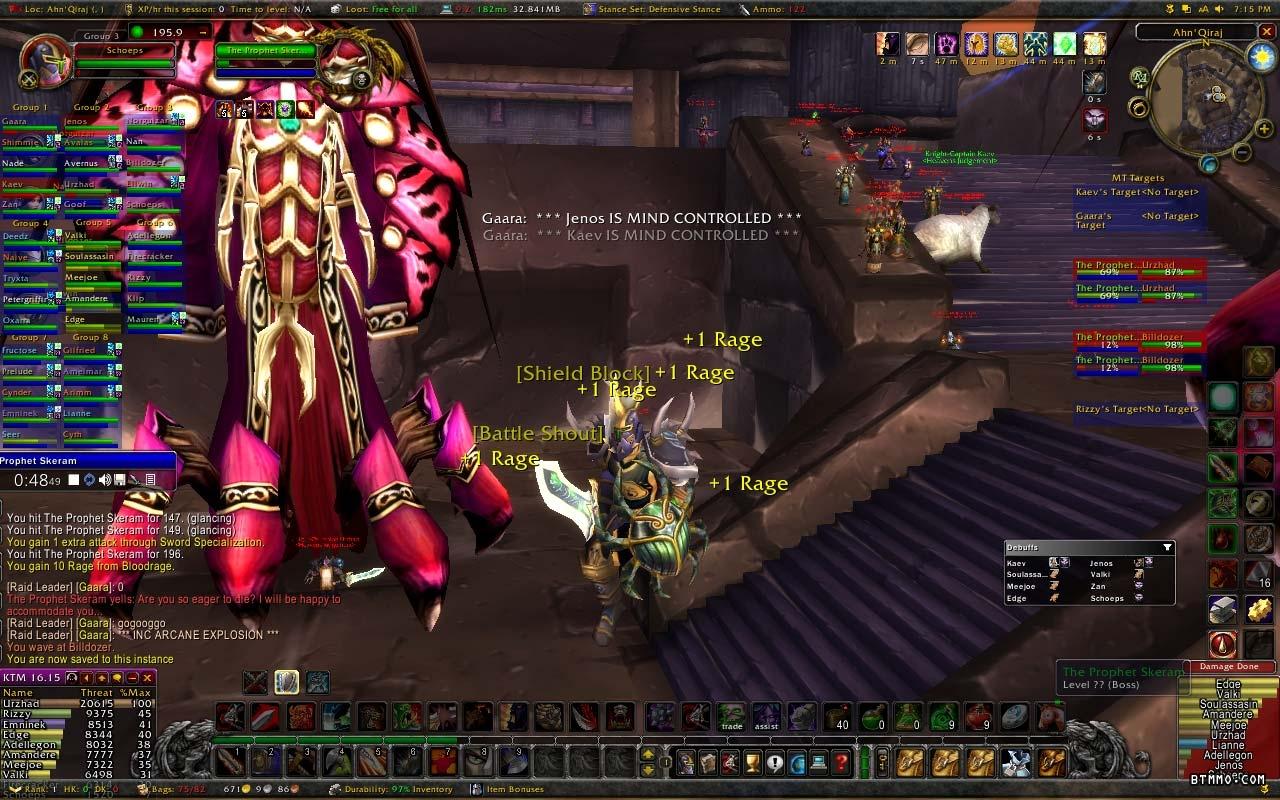Select Urzhad in the KTM threat list
1280x800 pixels.
click(x=22, y=703)
